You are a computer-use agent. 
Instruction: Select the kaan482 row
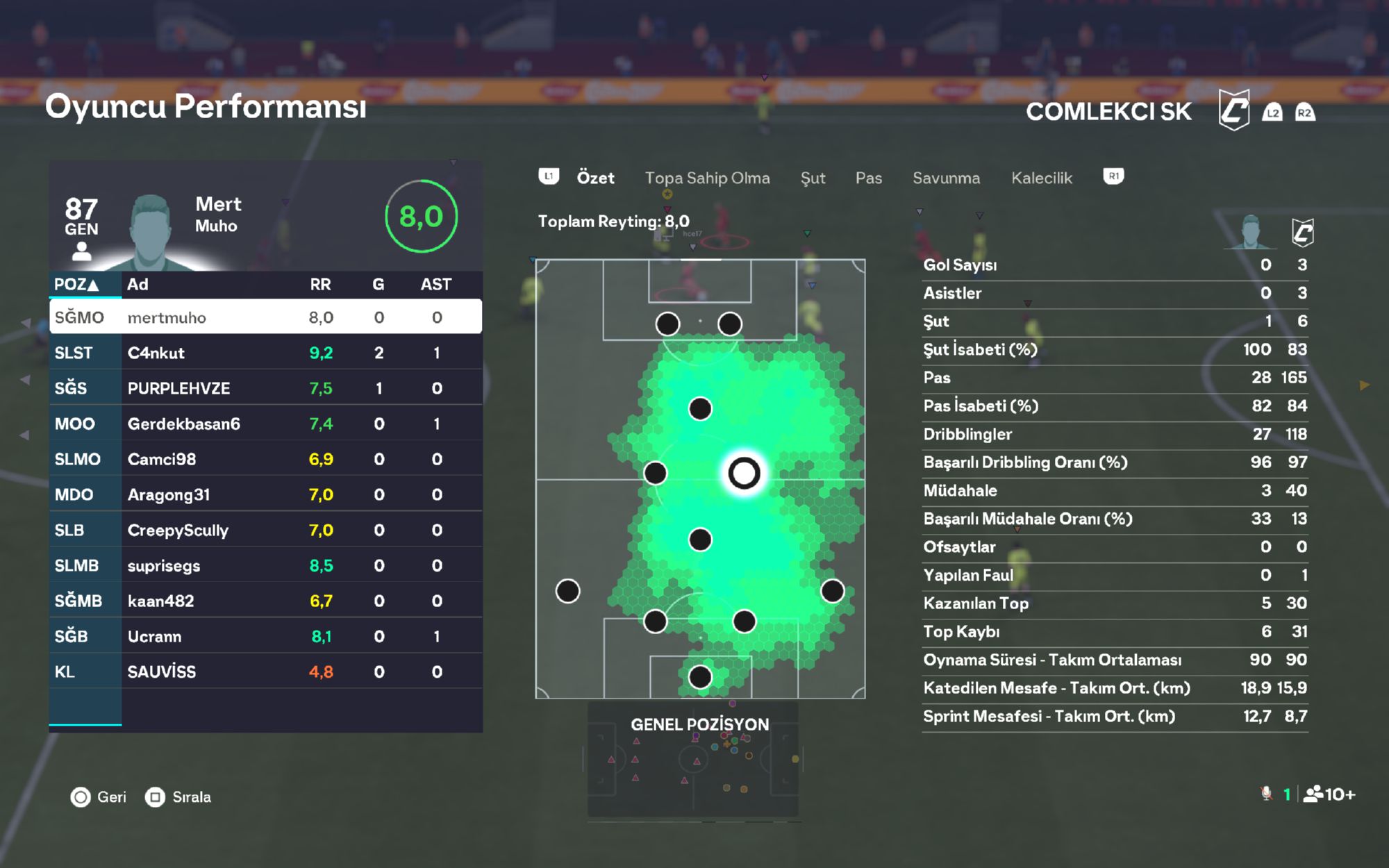tap(265, 601)
